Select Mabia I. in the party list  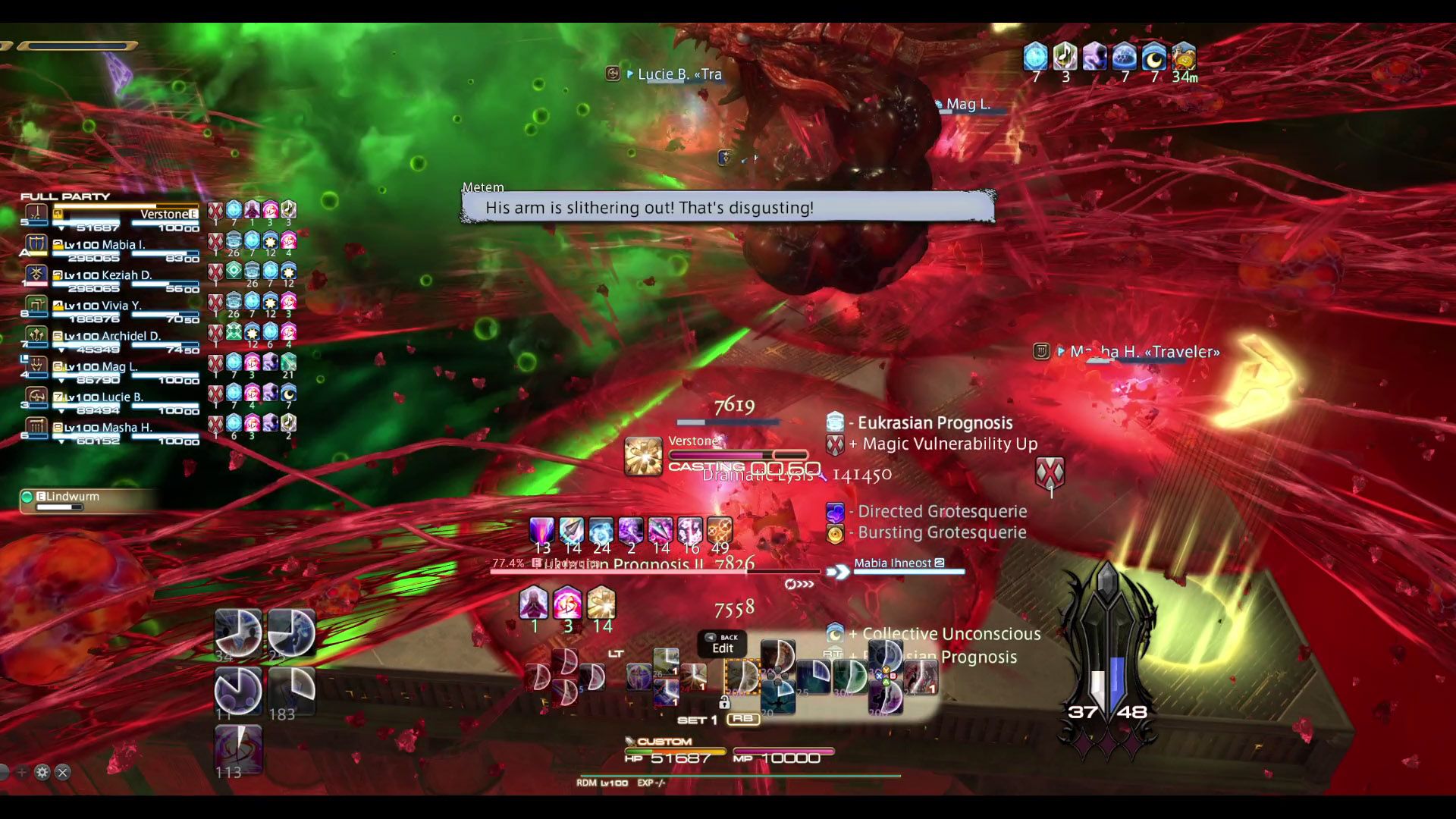click(121, 245)
